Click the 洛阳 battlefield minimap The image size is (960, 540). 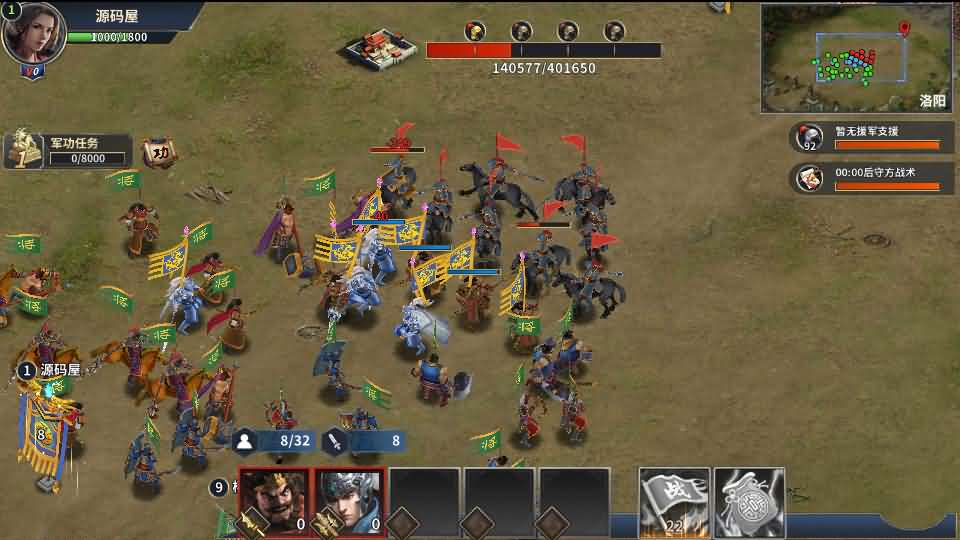[x=857, y=58]
